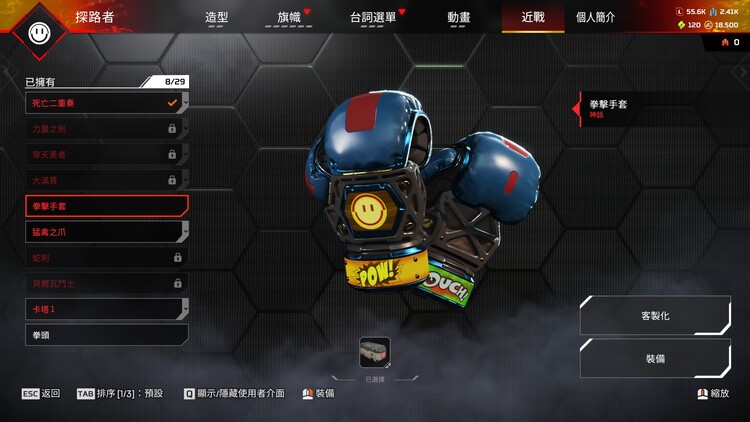Switch to the 造型 tab
This screenshot has height=422, width=750.
[216, 17]
